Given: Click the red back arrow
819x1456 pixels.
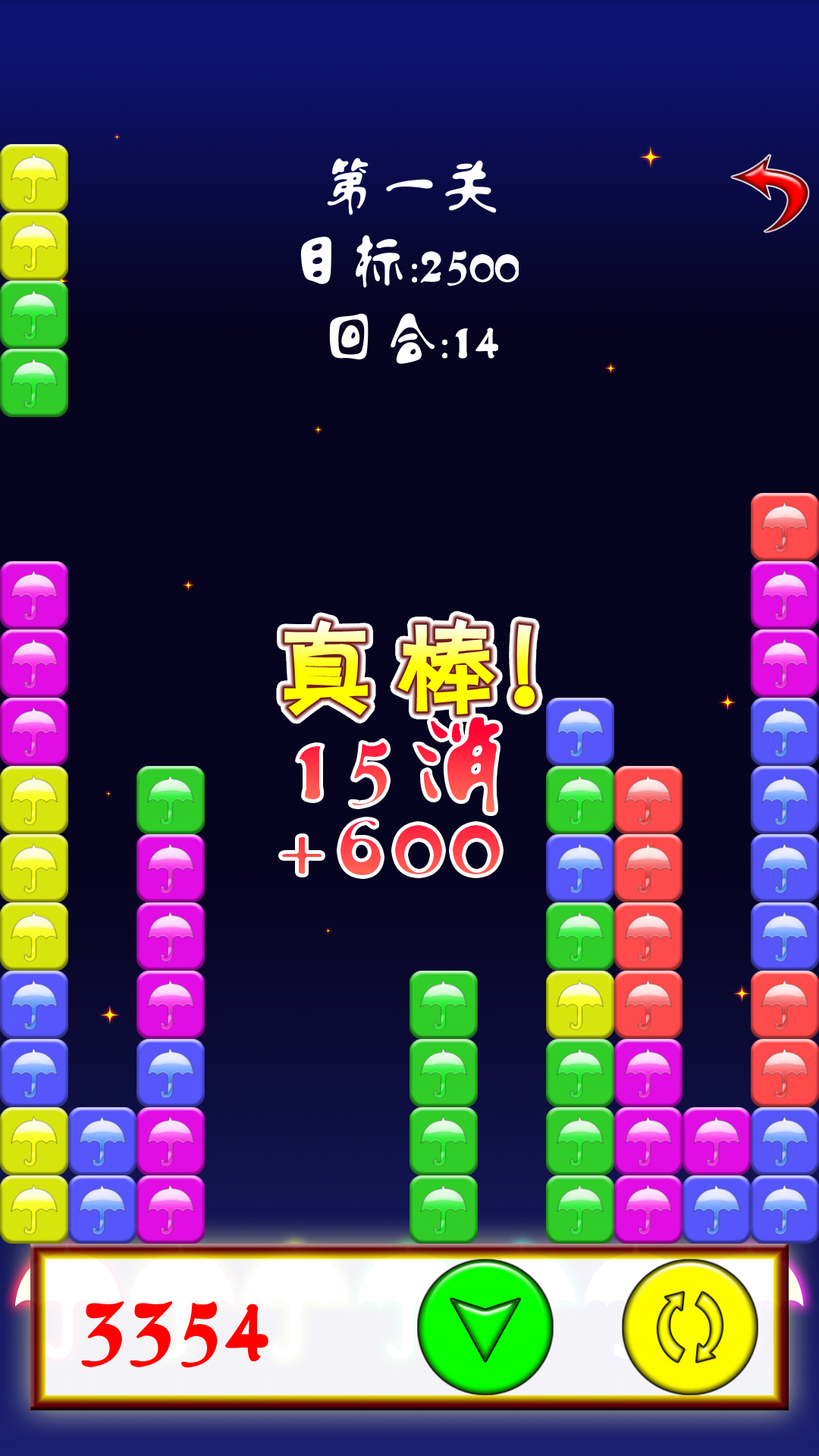Looking at the screenshot, I should click(x=771, y=194).
